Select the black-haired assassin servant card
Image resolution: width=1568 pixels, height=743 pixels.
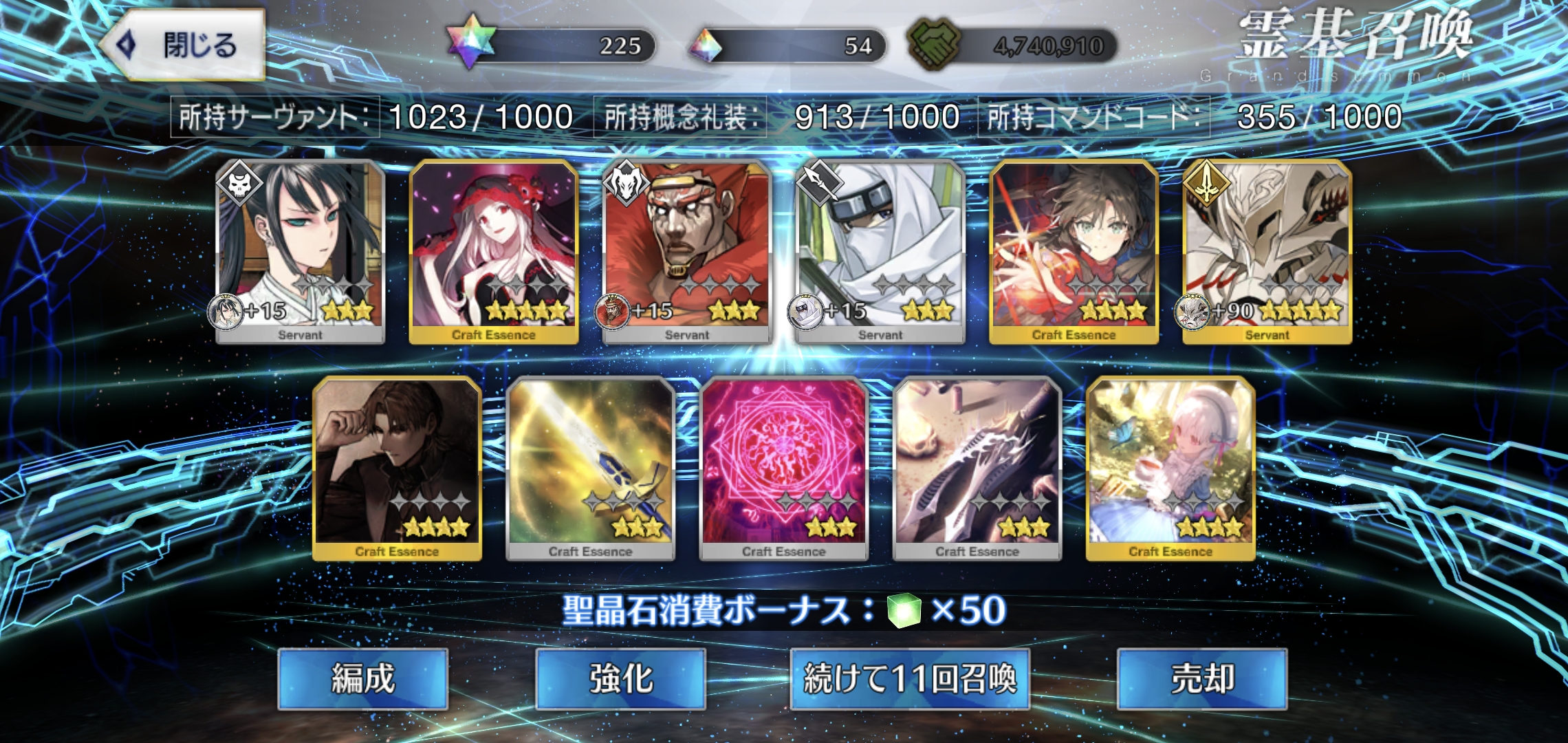[300, 251]
